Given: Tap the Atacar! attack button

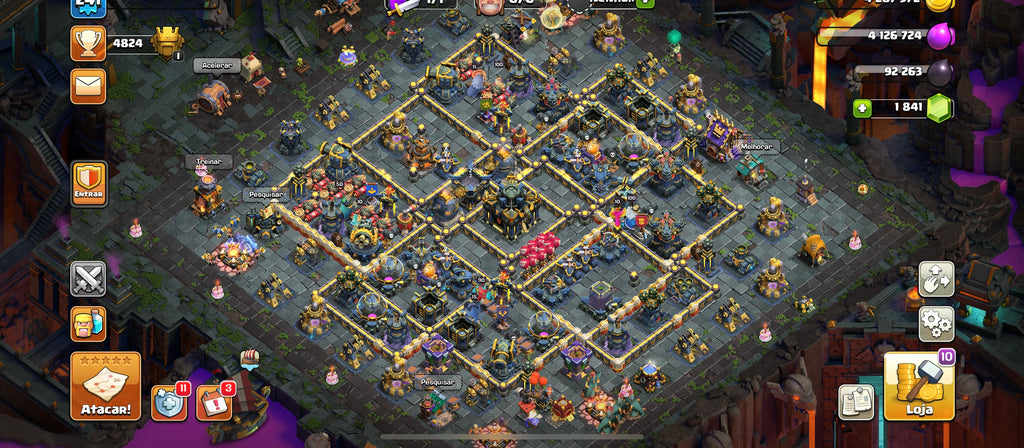Looking at the screenshot, I should pos(105,385).
